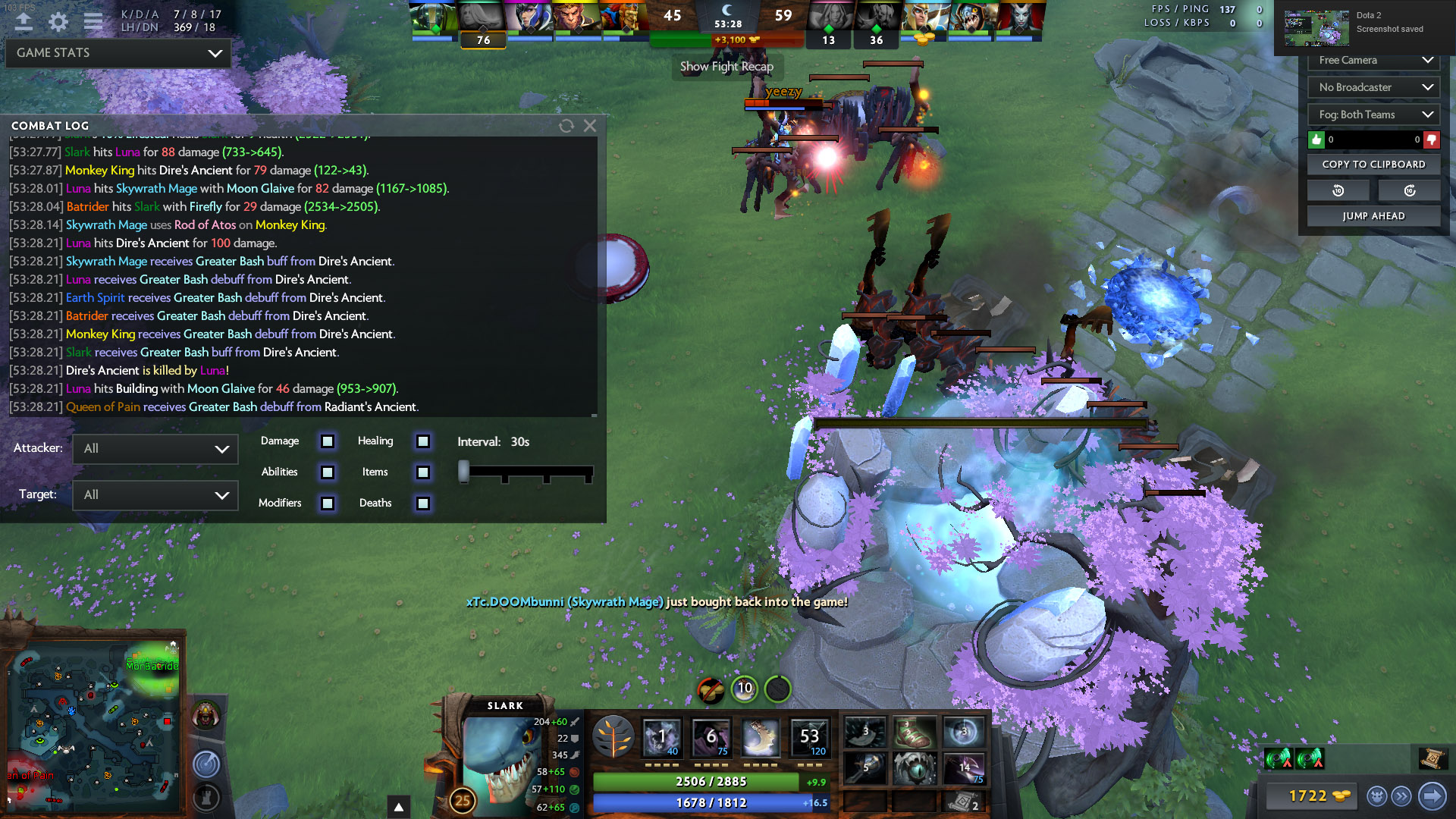Open the settings gear icon
This screenshot has height=819, width=1456.
58,22
